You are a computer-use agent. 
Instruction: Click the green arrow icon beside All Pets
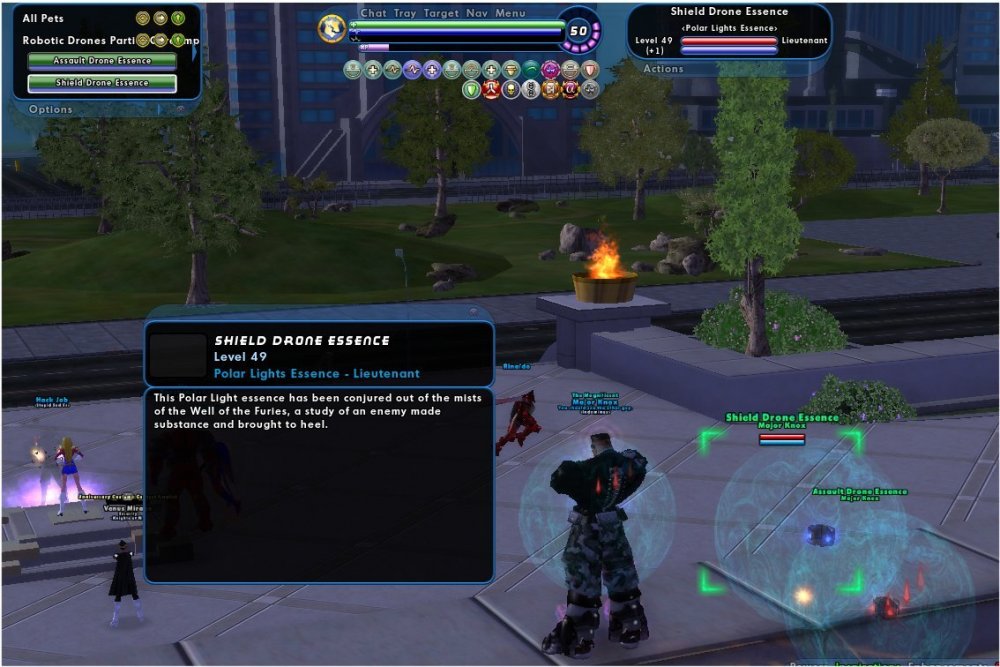(x=177, y=18)
